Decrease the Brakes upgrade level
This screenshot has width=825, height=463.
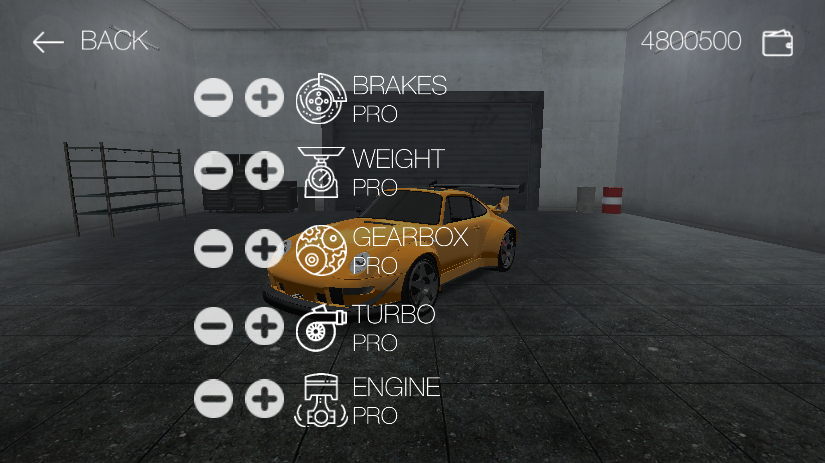click(x=213, y=98)
